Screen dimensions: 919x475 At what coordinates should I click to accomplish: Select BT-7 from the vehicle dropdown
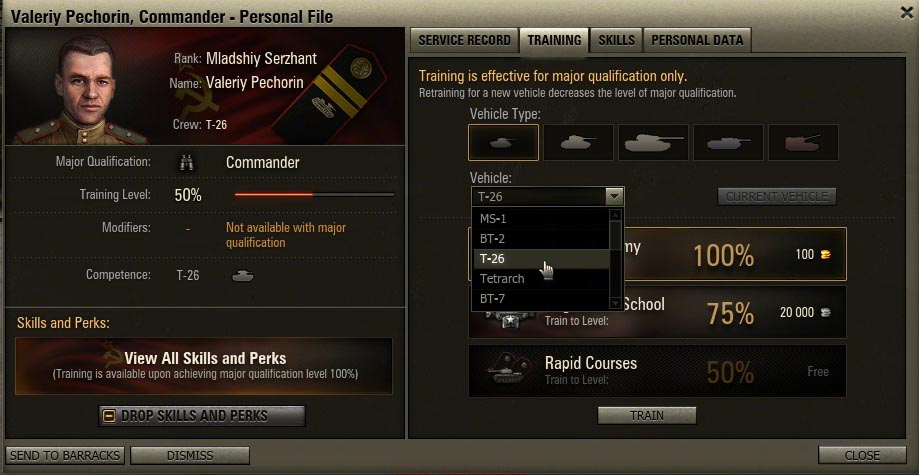[540, 298]
